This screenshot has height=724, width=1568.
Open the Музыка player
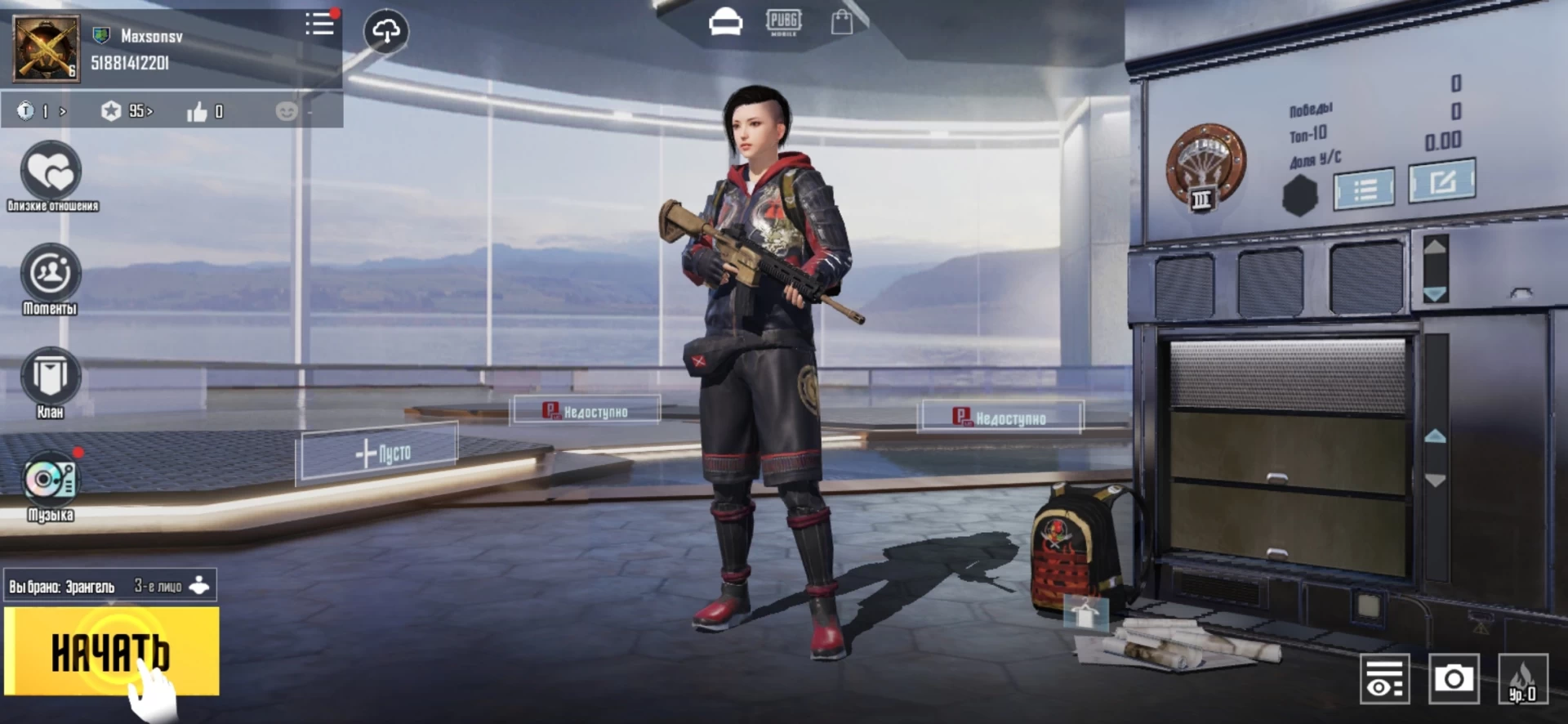click(x=51, y=480)
